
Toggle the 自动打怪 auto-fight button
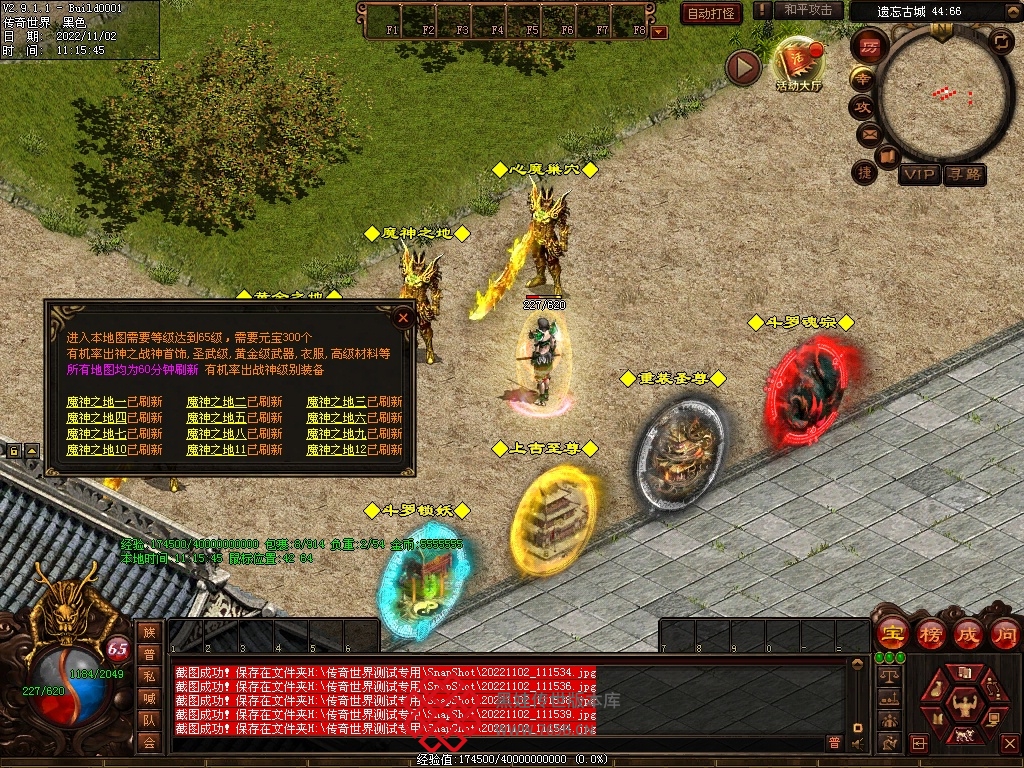(711, 13)
